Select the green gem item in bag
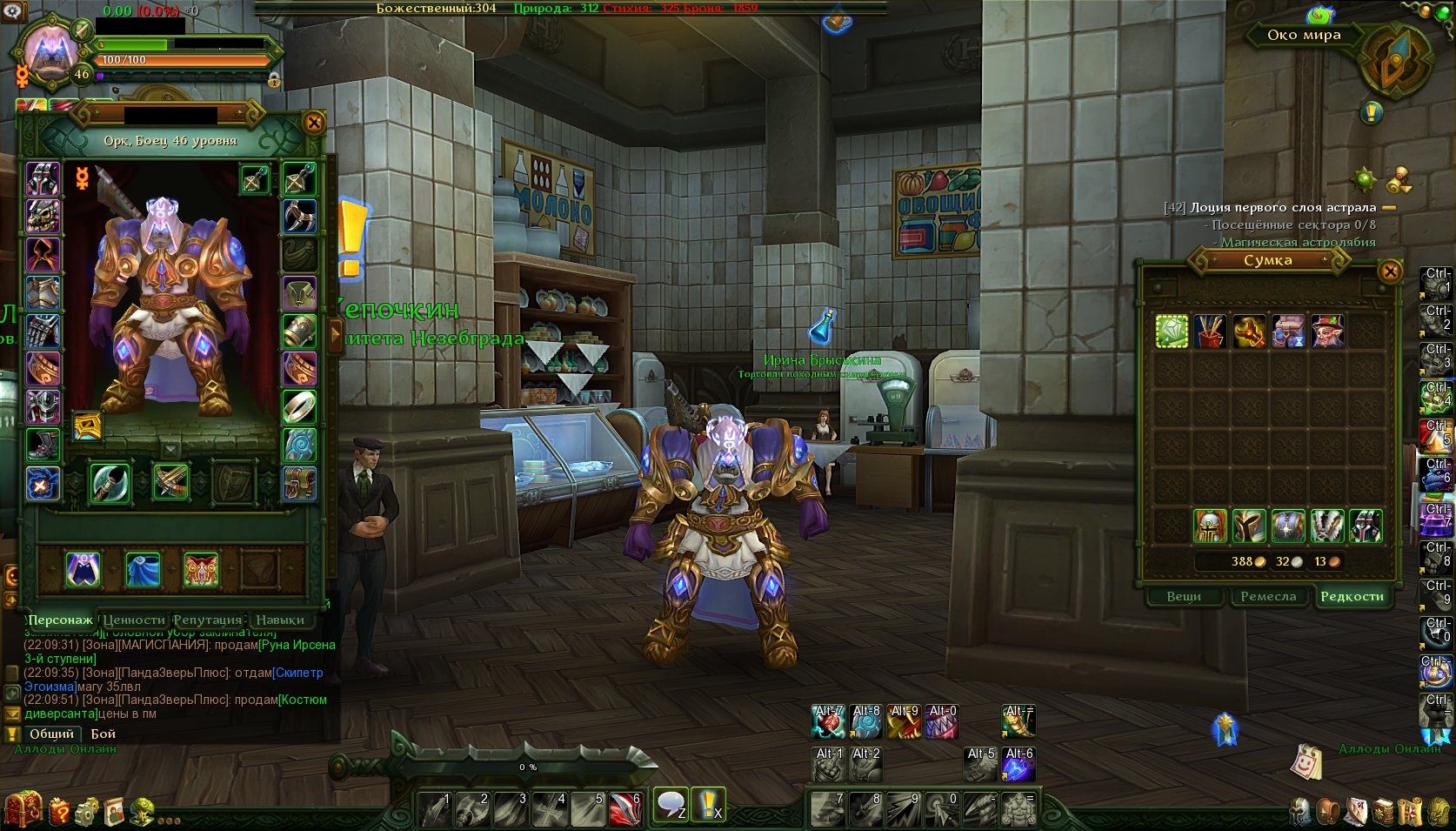The image size is (1456, 831). (x=1172, y=331)
